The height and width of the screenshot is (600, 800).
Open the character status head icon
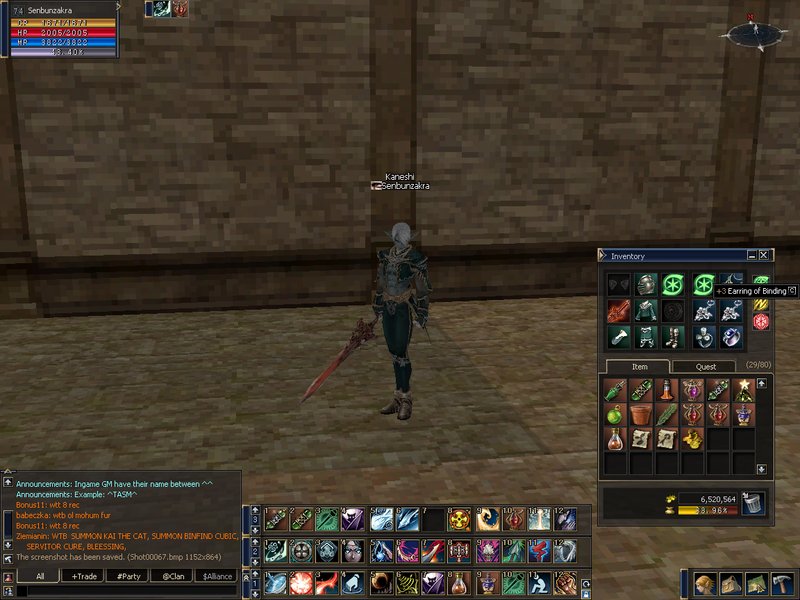[x=705, y=584]
